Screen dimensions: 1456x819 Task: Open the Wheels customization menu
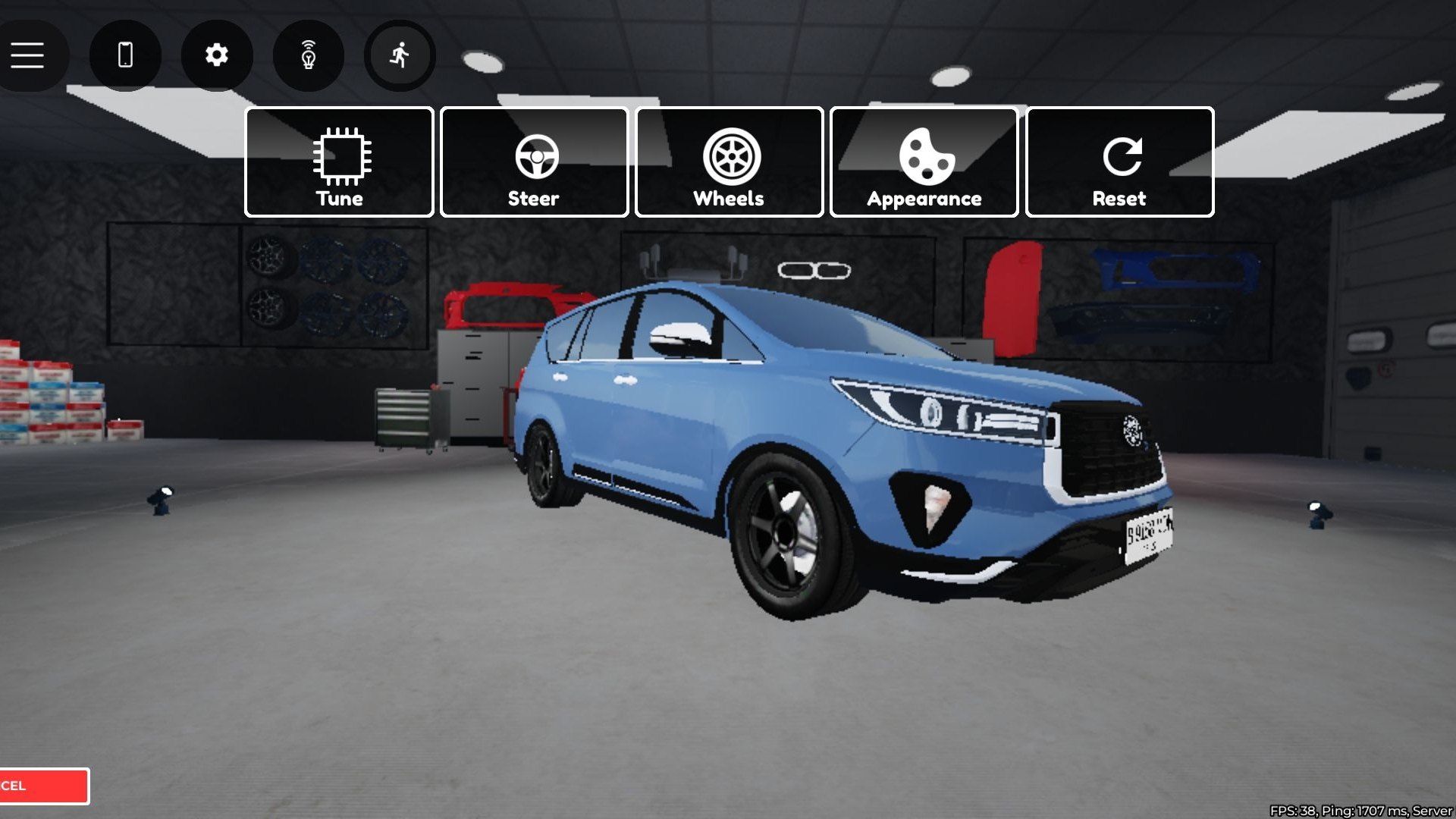(x=729, y=162)
